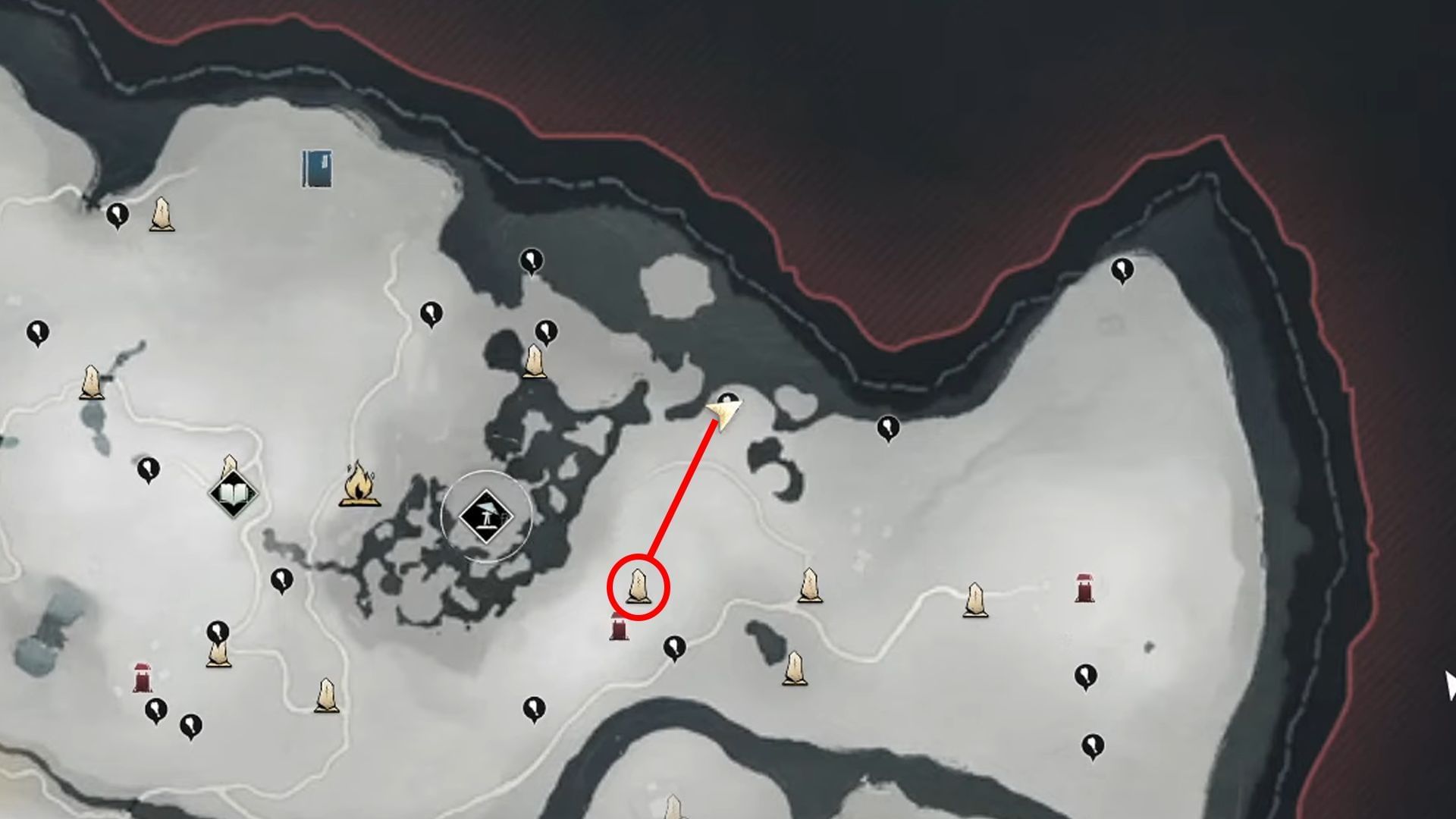Select the diamond landmark icon inside the circle
This screenshot has height=819, width=1456.
(488, 514)
